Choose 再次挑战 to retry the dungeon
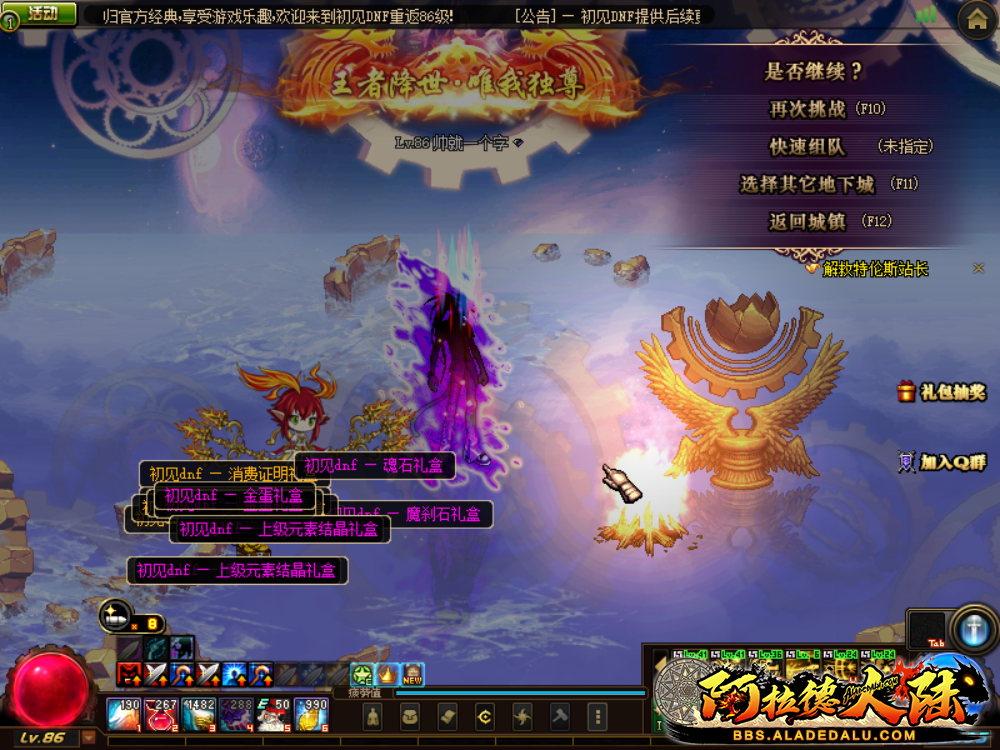This screenshot has width=1000, height=750. (808, 109)
